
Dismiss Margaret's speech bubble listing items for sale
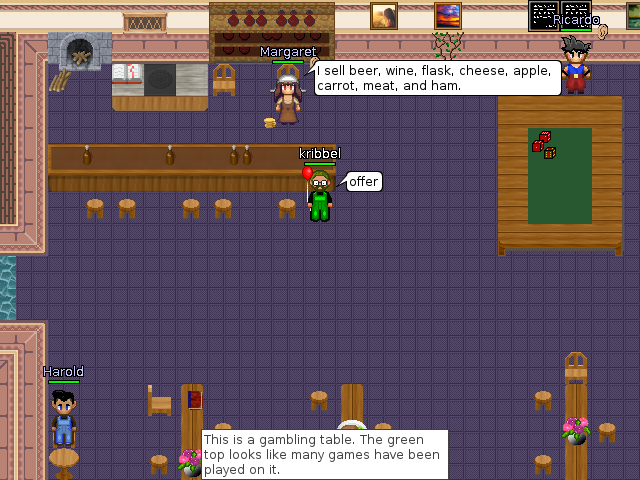437,78
